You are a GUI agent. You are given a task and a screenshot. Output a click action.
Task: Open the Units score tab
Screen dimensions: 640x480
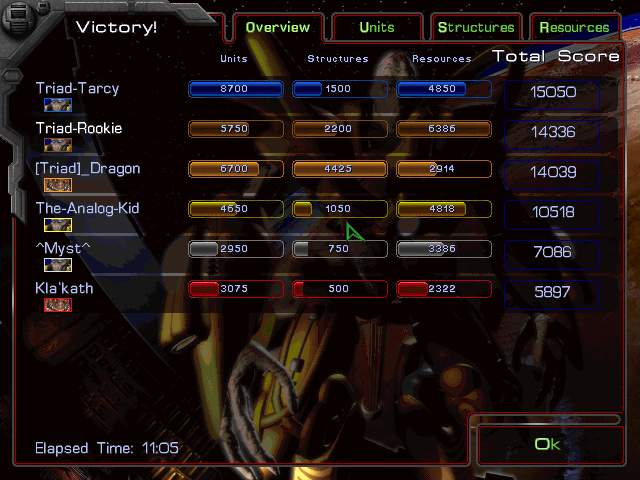click(377, 27)
